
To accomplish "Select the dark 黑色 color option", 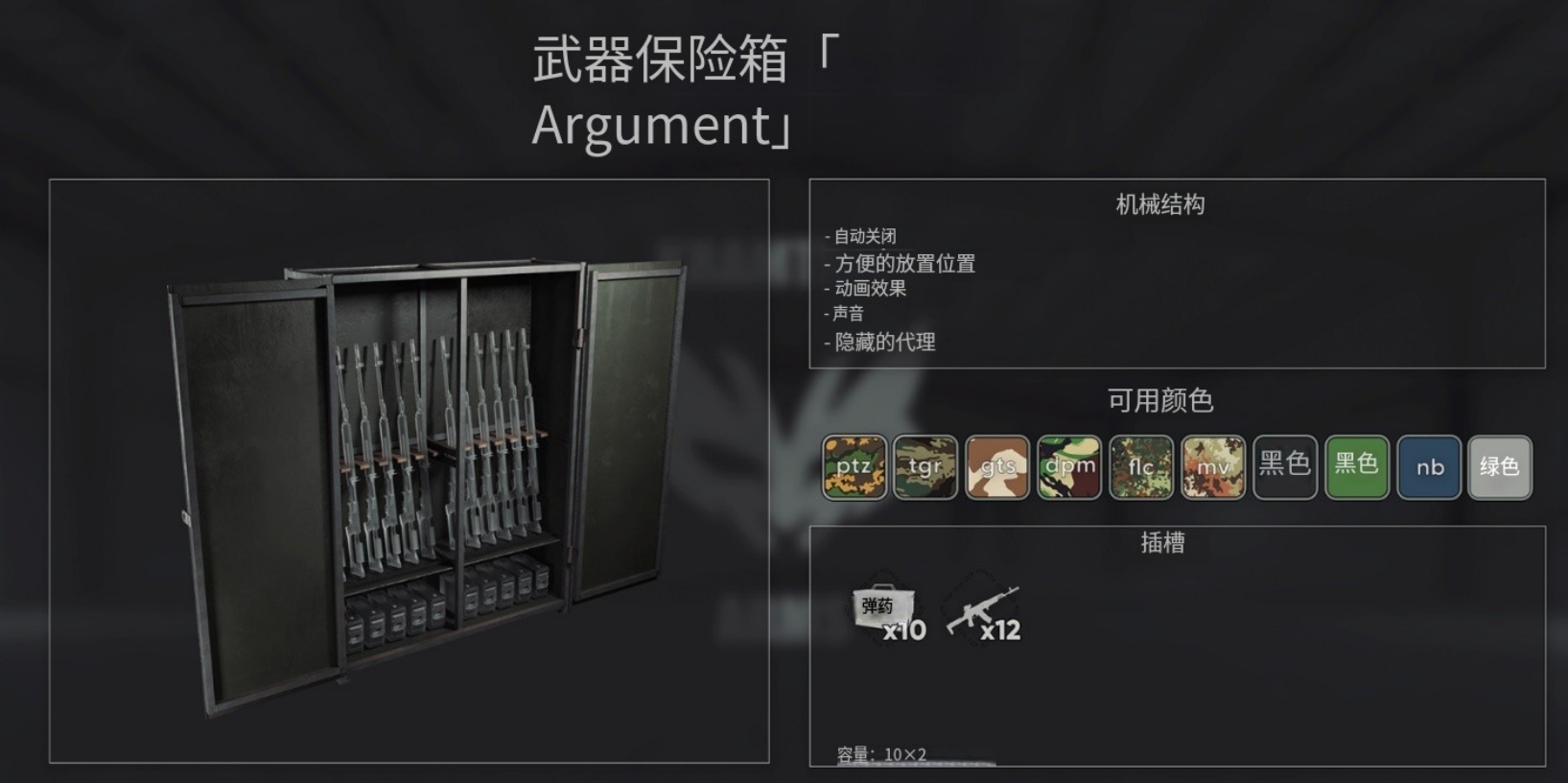I will [1285, 468].
